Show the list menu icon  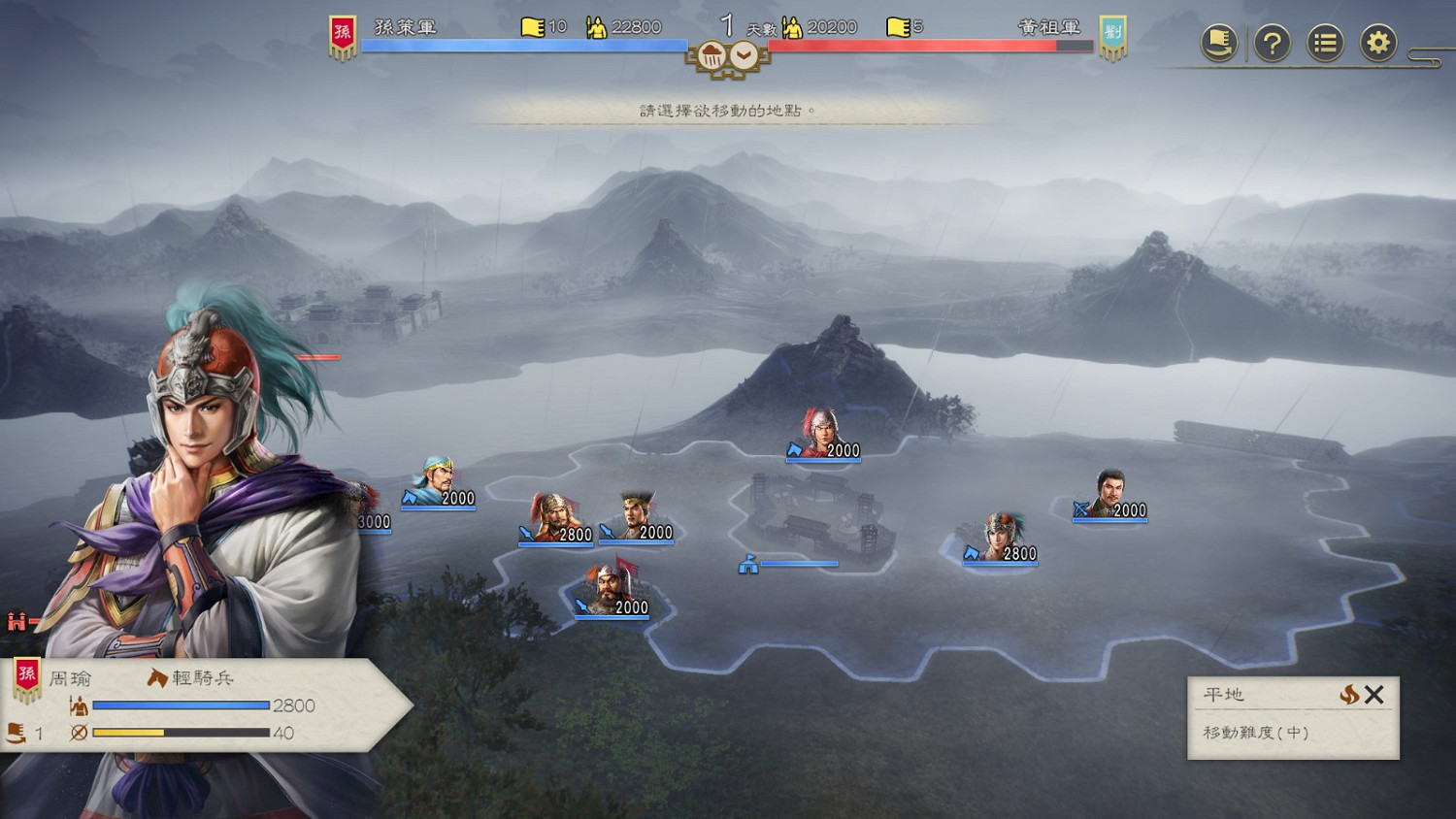1324,43
